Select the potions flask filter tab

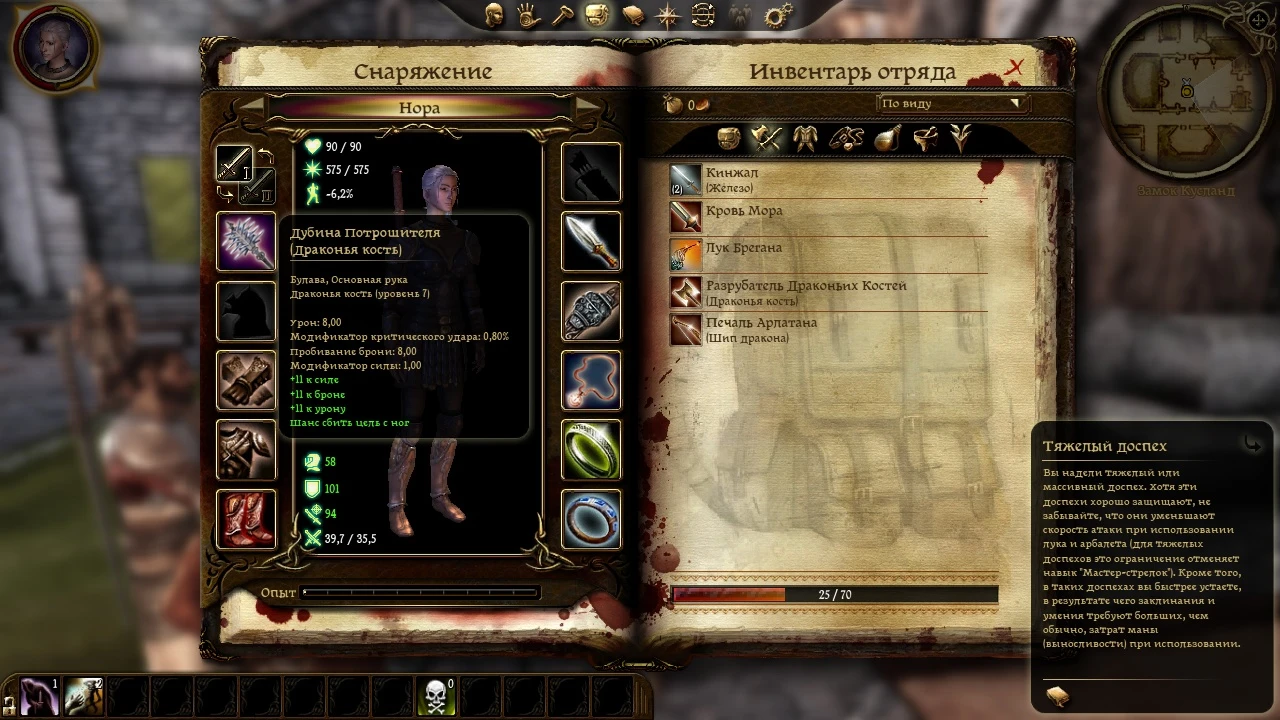(x=886, y=138)
